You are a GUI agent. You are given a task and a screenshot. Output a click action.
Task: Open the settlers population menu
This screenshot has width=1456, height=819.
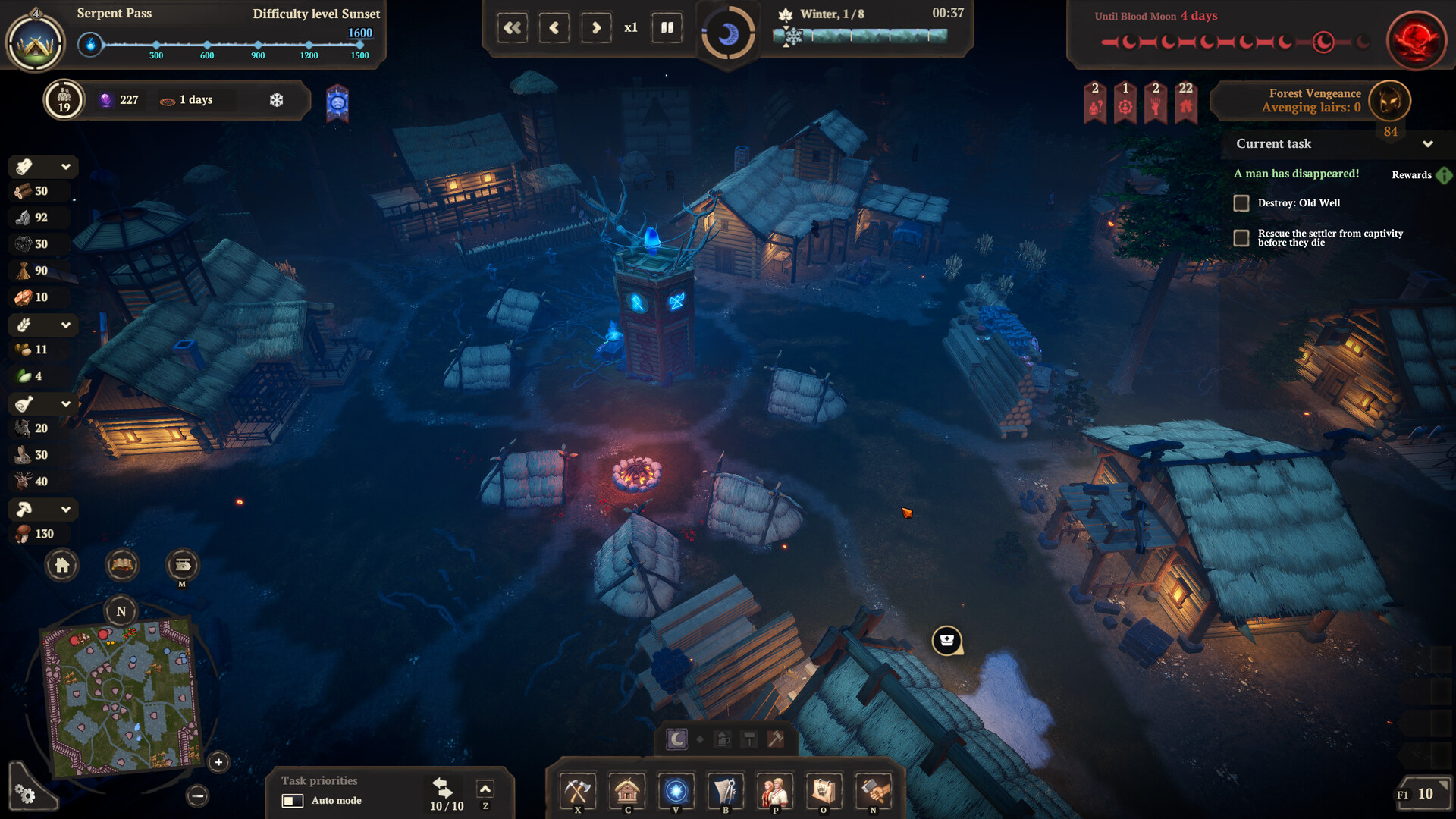pyautogui.click(x=775, y=792)
